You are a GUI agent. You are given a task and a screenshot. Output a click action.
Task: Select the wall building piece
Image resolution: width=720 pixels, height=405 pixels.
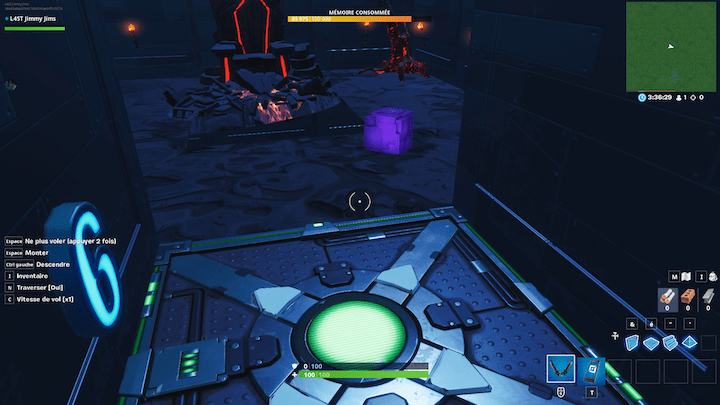click(x=633, y=343)
